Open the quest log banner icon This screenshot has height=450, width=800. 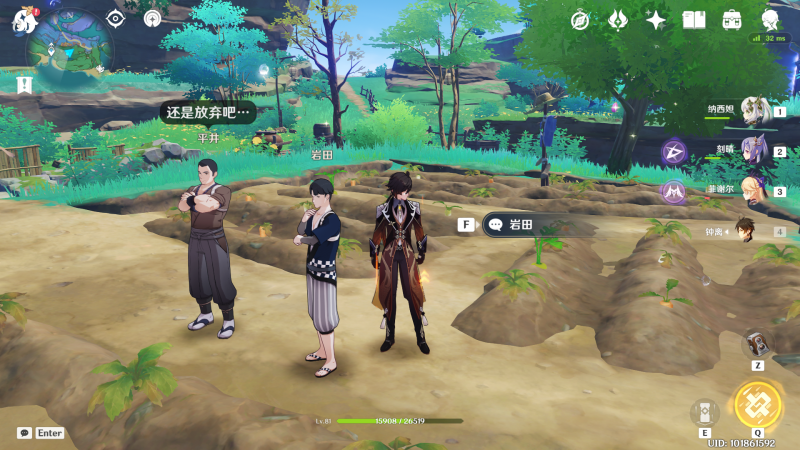coord(24,86)
